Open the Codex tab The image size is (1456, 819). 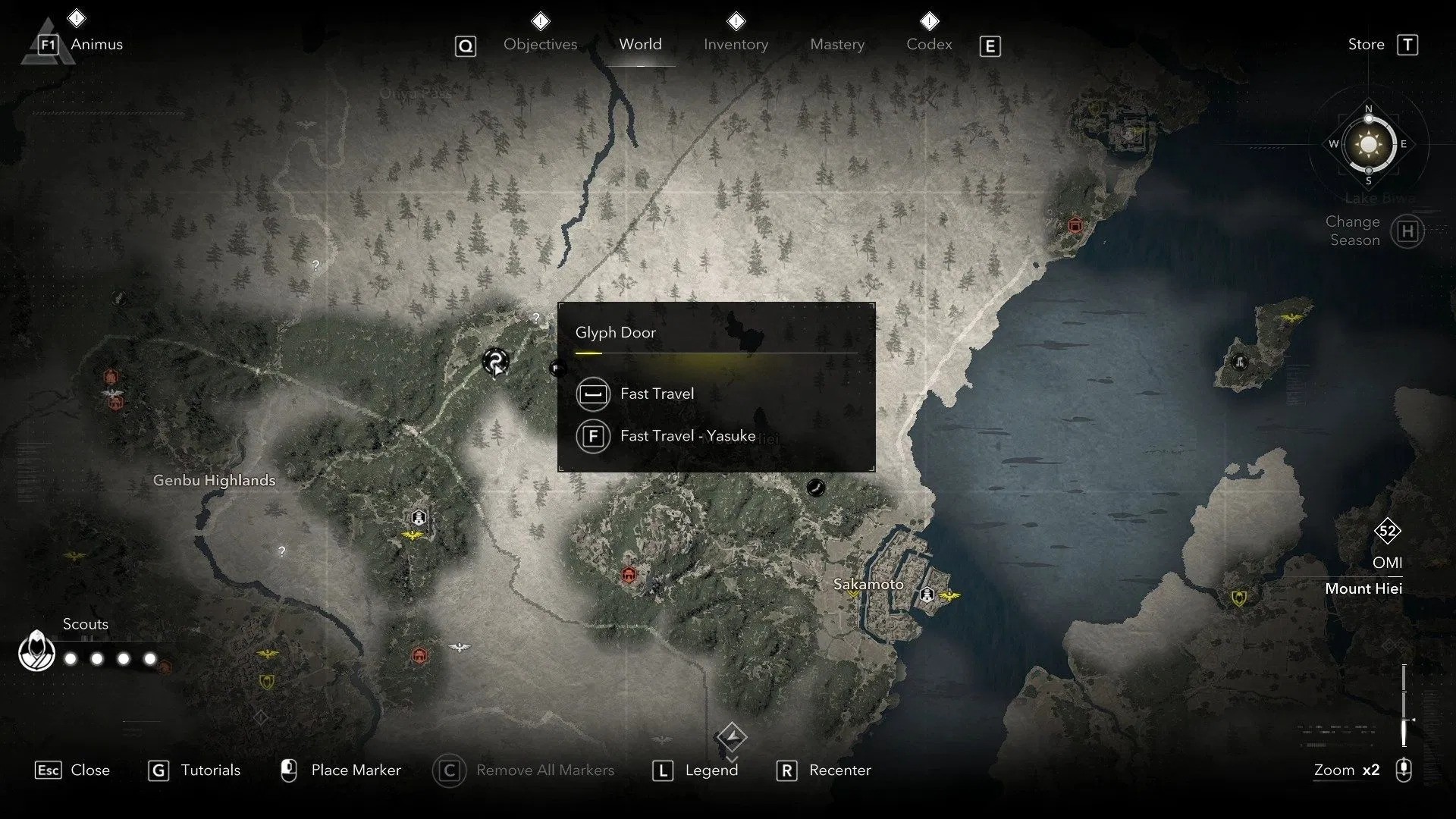[x=929, y=44]
